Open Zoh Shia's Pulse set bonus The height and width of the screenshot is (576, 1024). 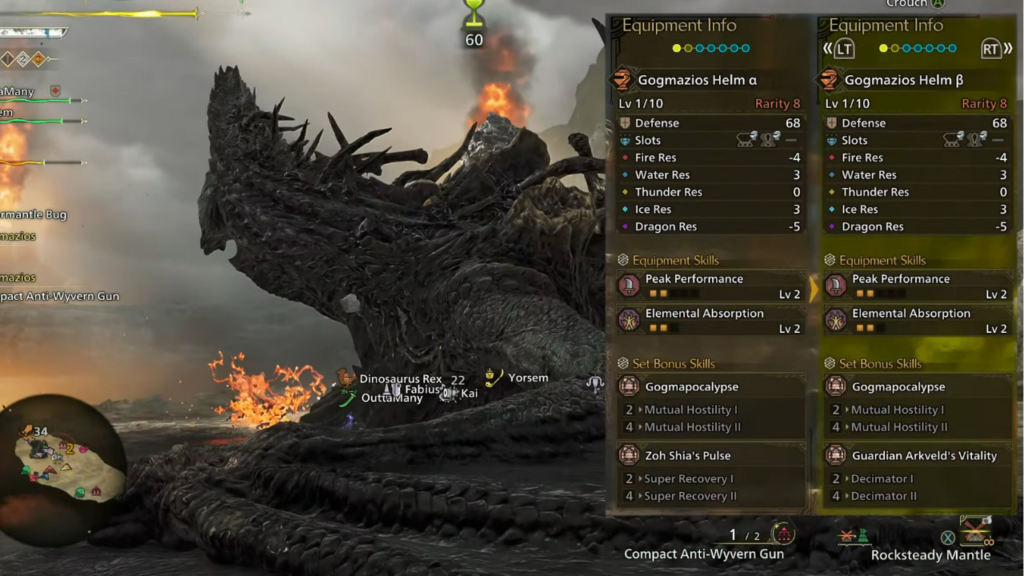tap(709, 456)
